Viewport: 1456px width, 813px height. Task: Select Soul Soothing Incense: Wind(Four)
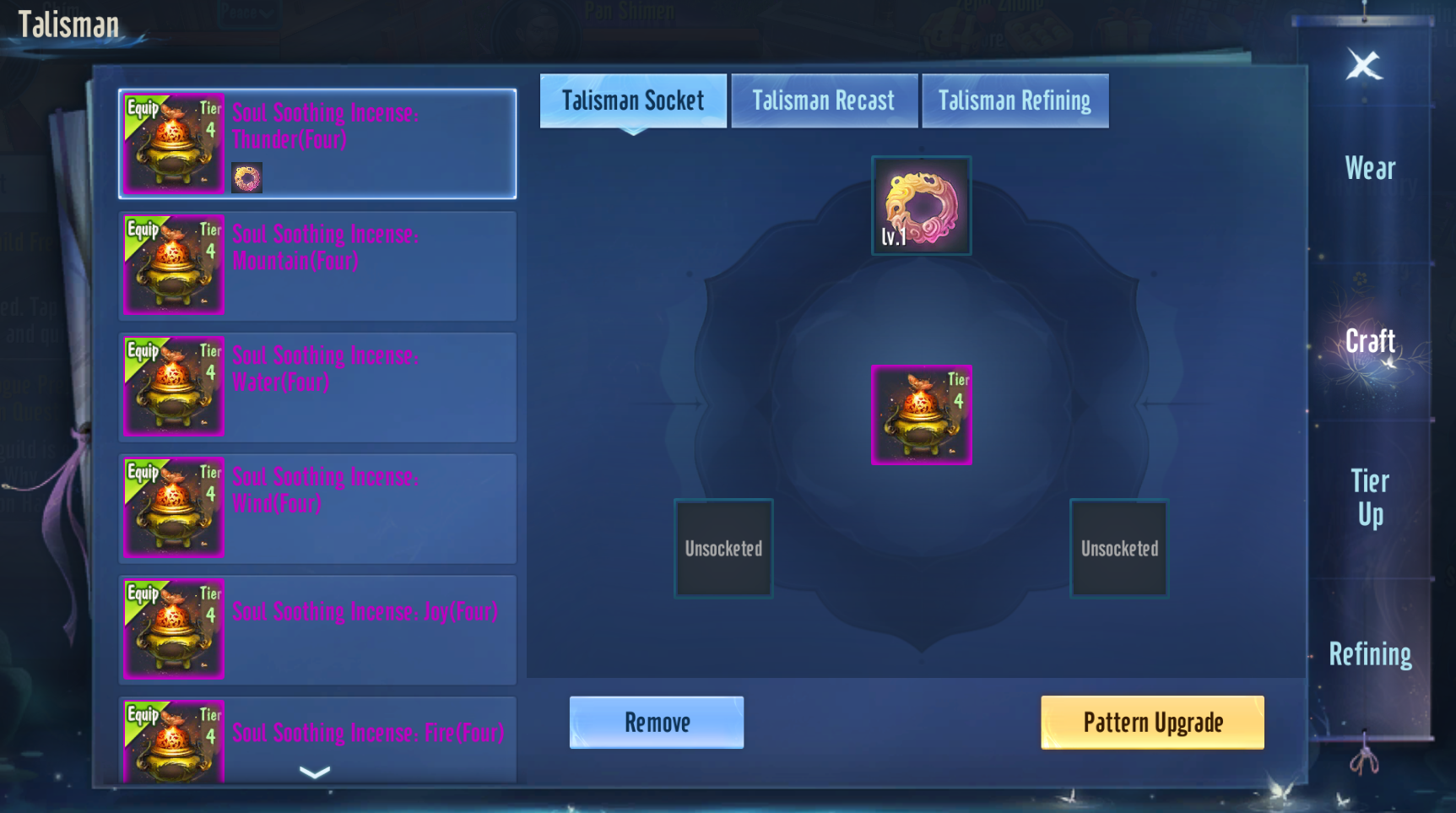[317, 508]
